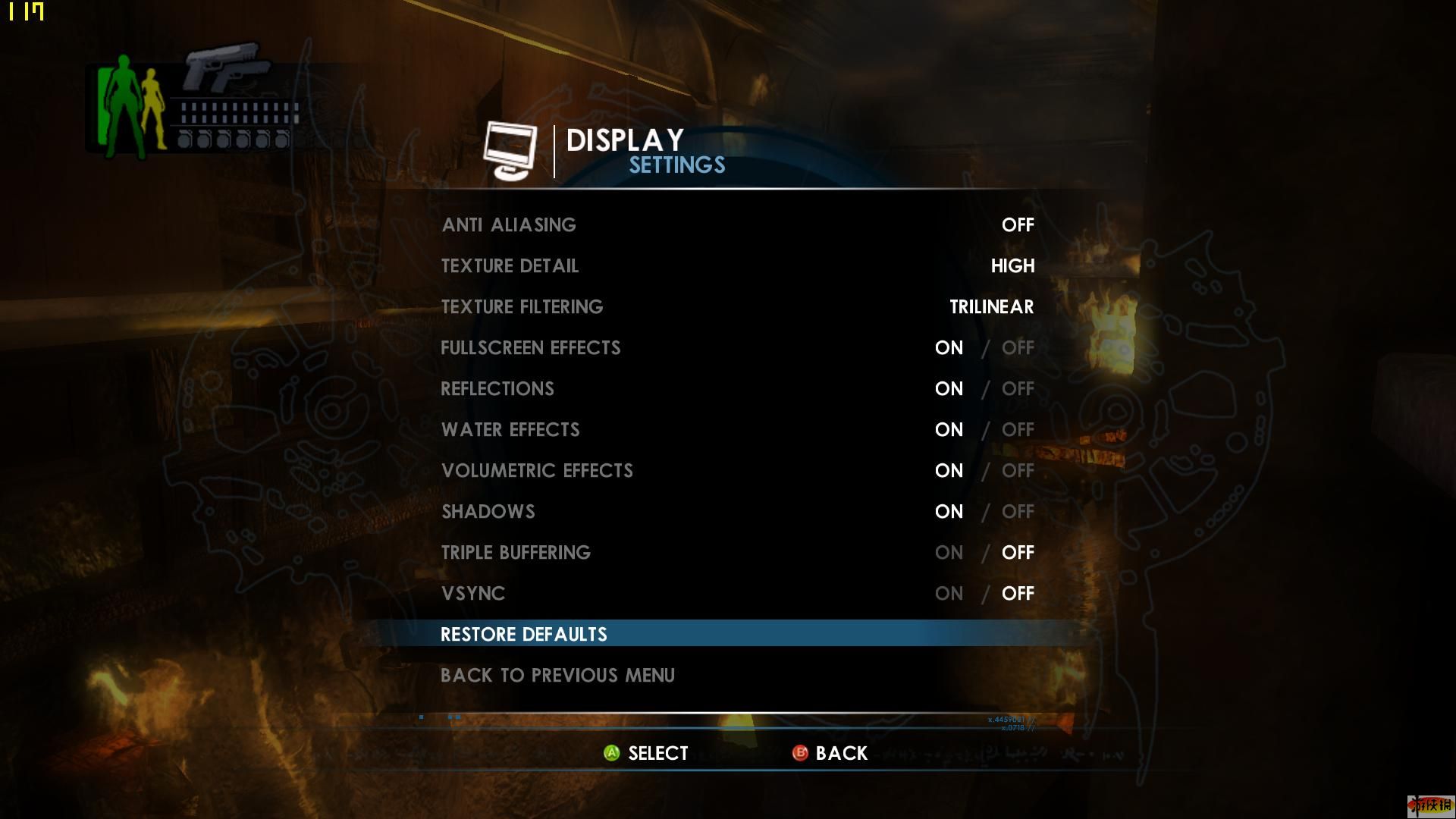Choose Restore Defaults
The width and height of the screenshot is (1456, 819).
pos(524,635)
